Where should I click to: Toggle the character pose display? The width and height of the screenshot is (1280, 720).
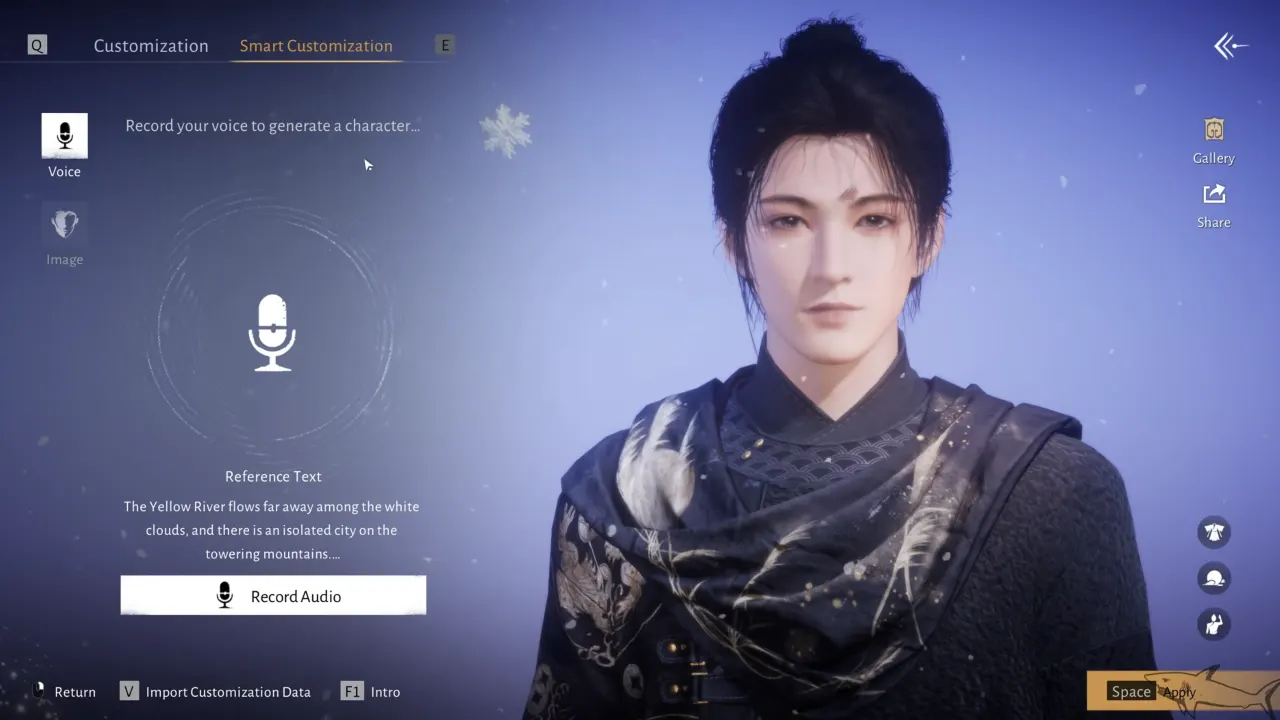(1213, 624)
